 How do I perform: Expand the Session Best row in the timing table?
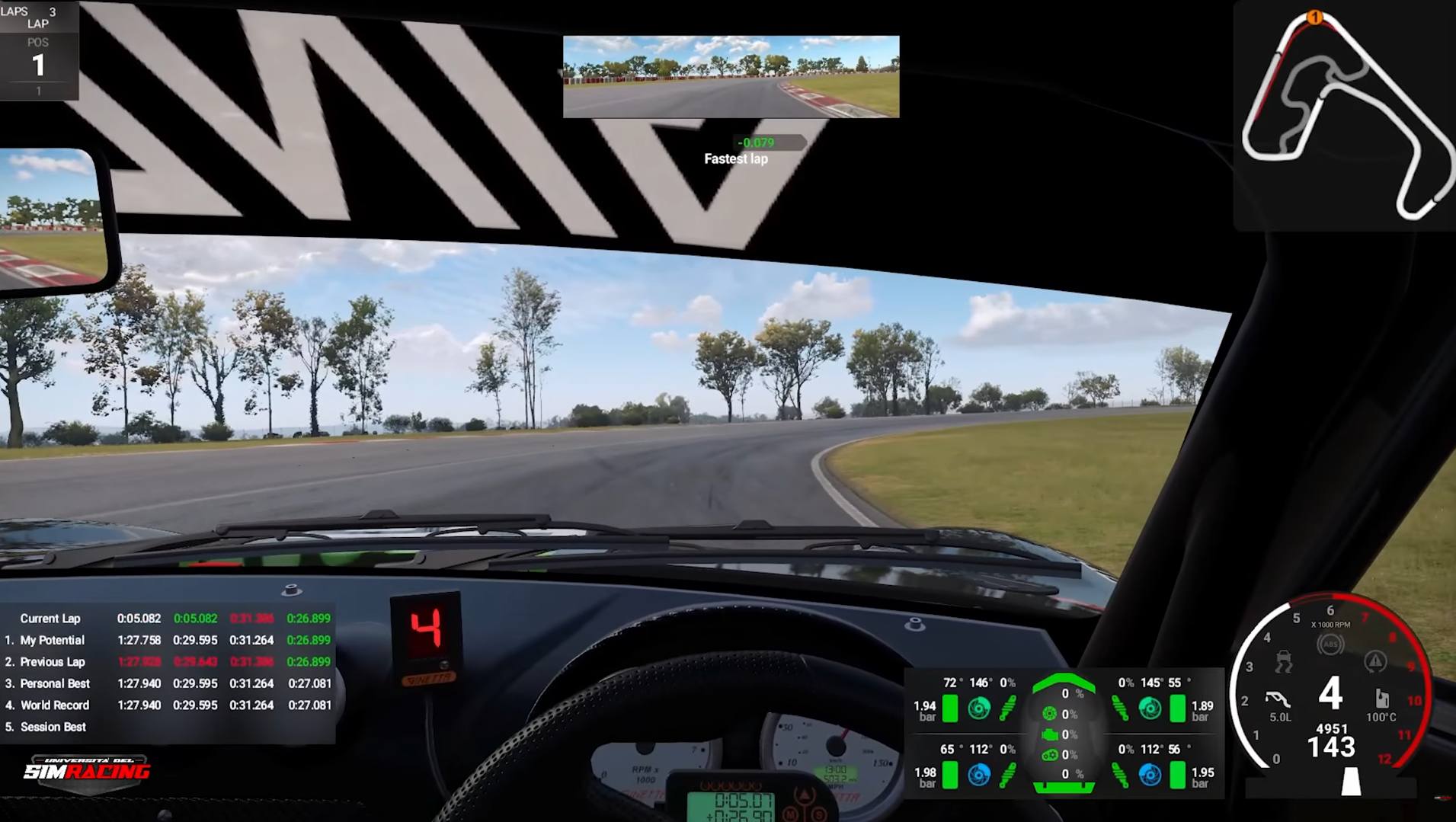click(x=53, y=726)
